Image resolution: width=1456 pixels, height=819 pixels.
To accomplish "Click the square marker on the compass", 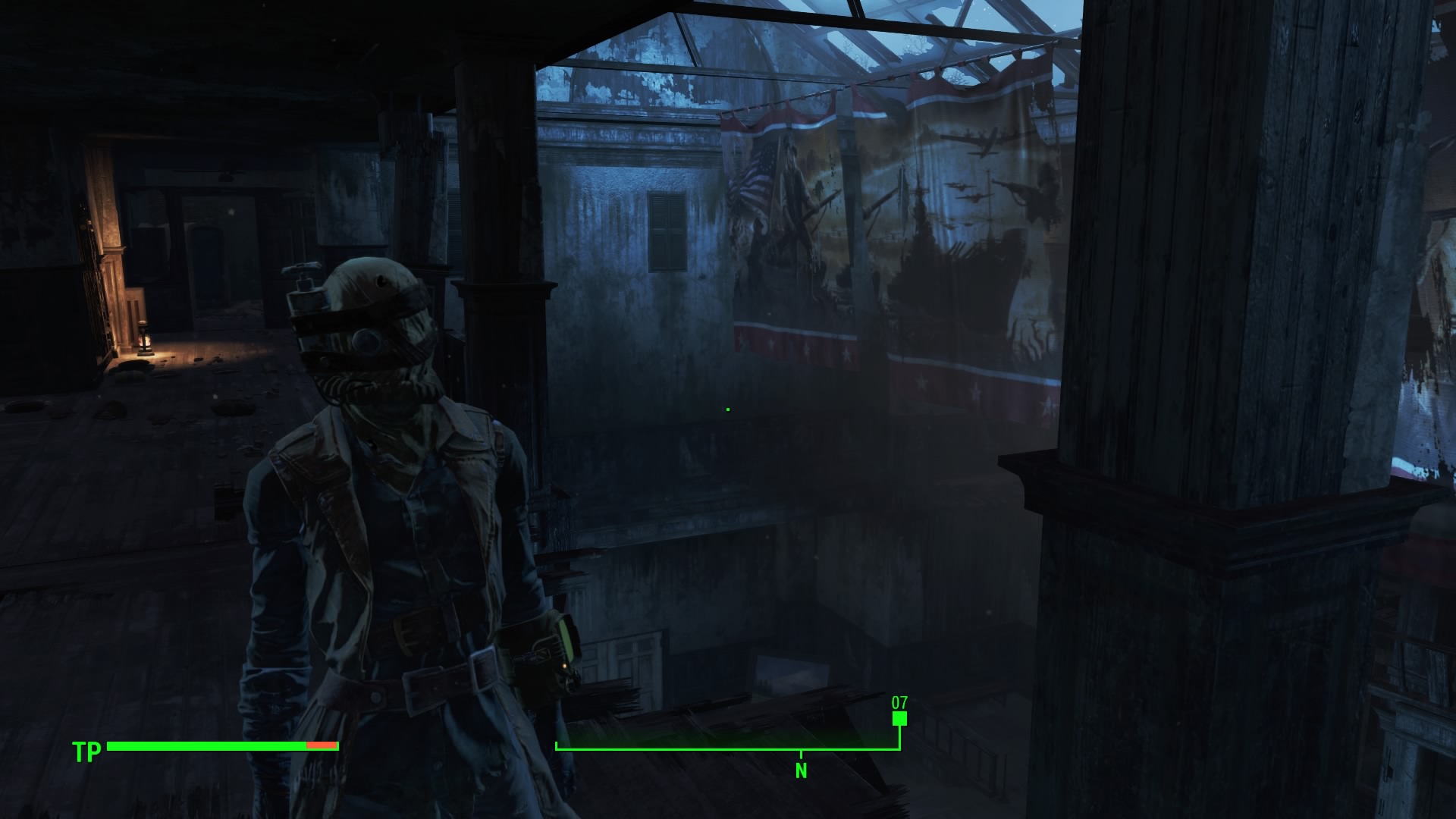I will point(899,719).
